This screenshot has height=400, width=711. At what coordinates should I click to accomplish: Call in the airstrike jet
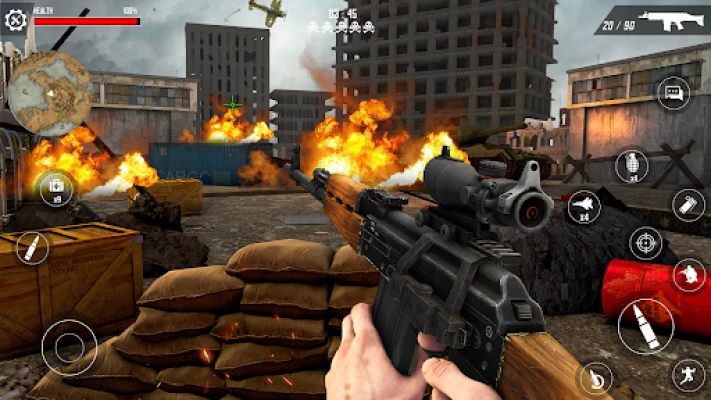pyautogui.click(x=585, y=207)
